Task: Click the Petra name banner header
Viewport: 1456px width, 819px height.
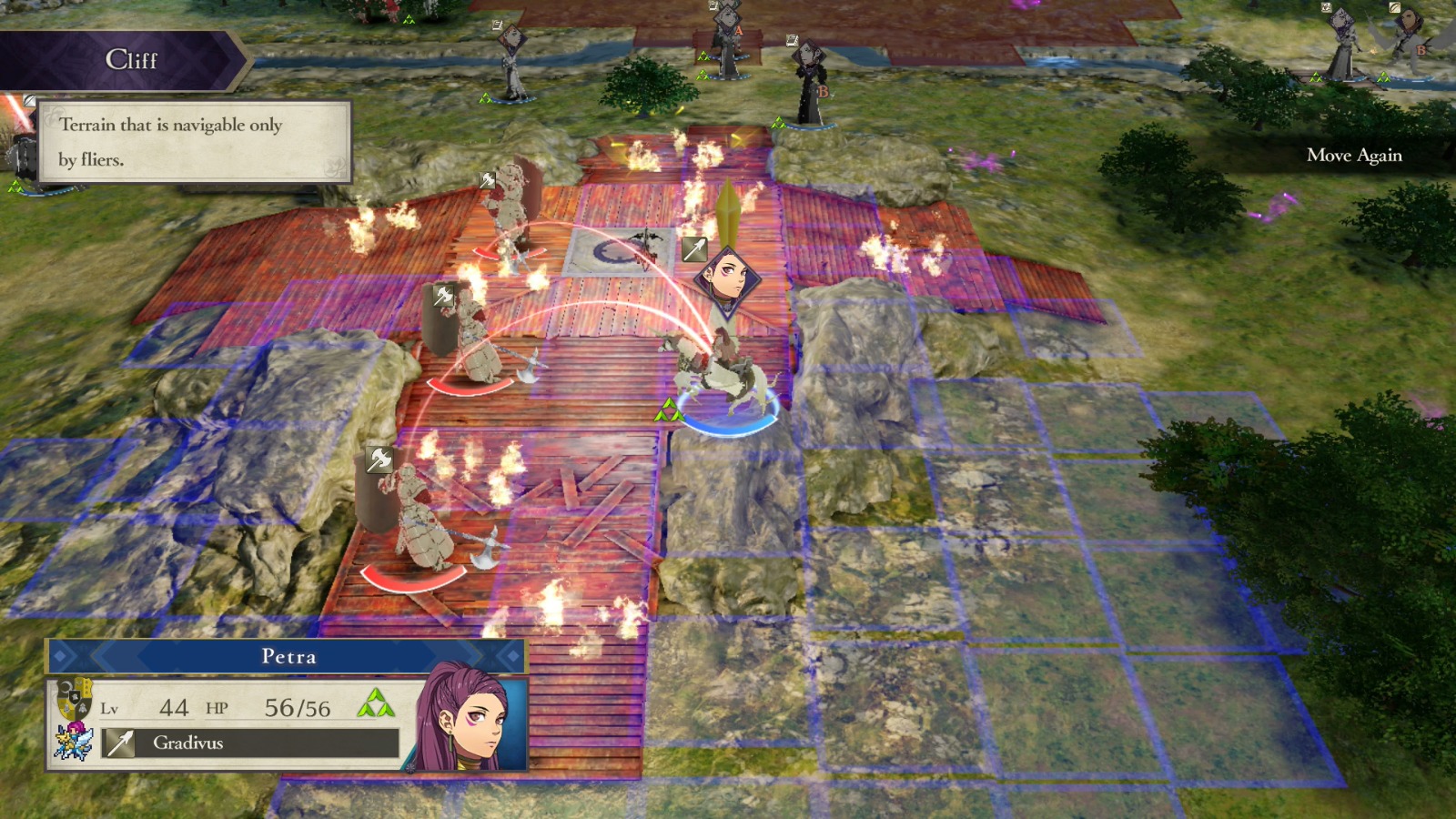Action: click(291, 657)
